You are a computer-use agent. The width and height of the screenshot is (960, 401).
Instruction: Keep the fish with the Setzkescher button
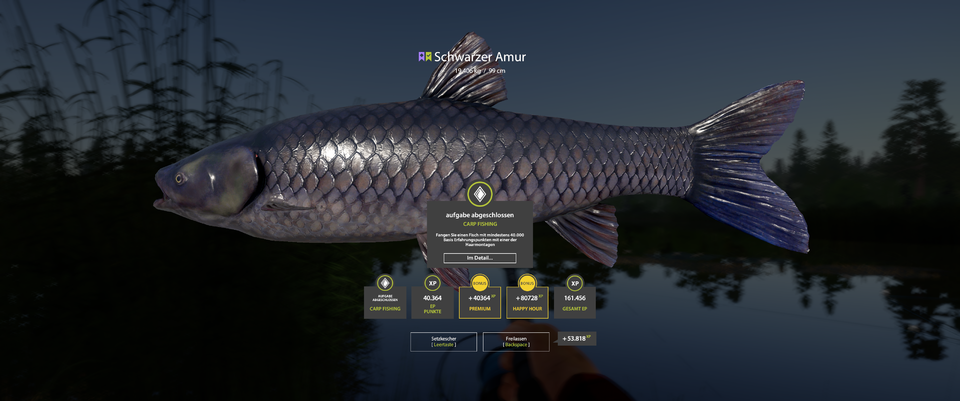coord(443,342)
